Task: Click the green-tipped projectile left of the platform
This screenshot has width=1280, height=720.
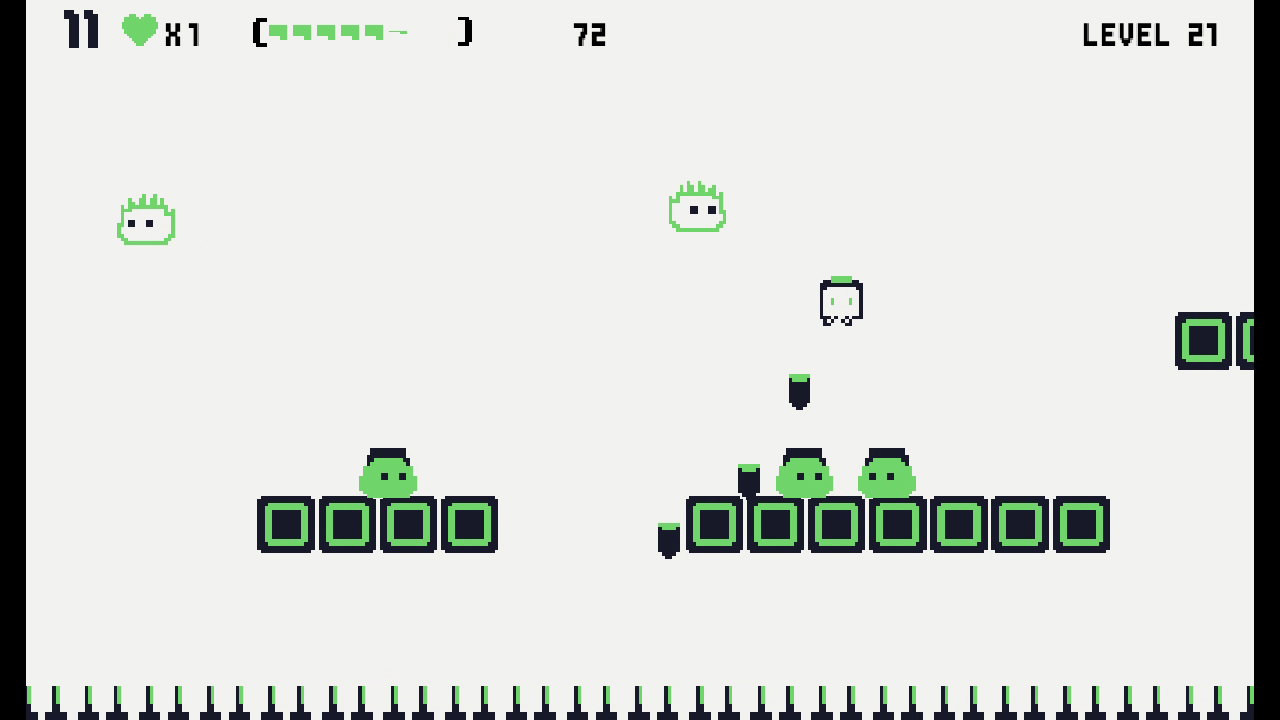Action: (x=668, y=537)
